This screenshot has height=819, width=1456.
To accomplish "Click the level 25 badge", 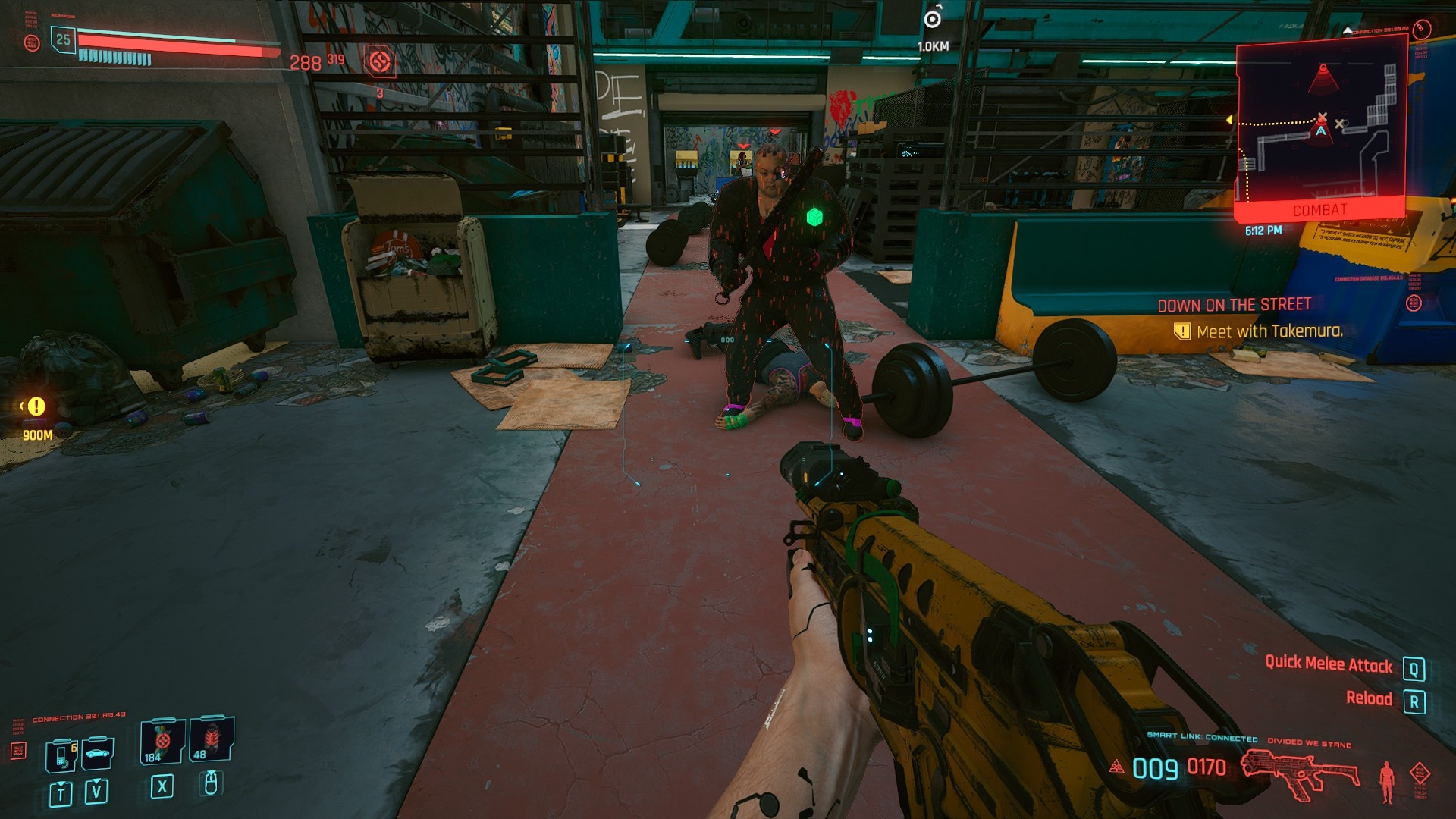I will [x=63, y=39].
